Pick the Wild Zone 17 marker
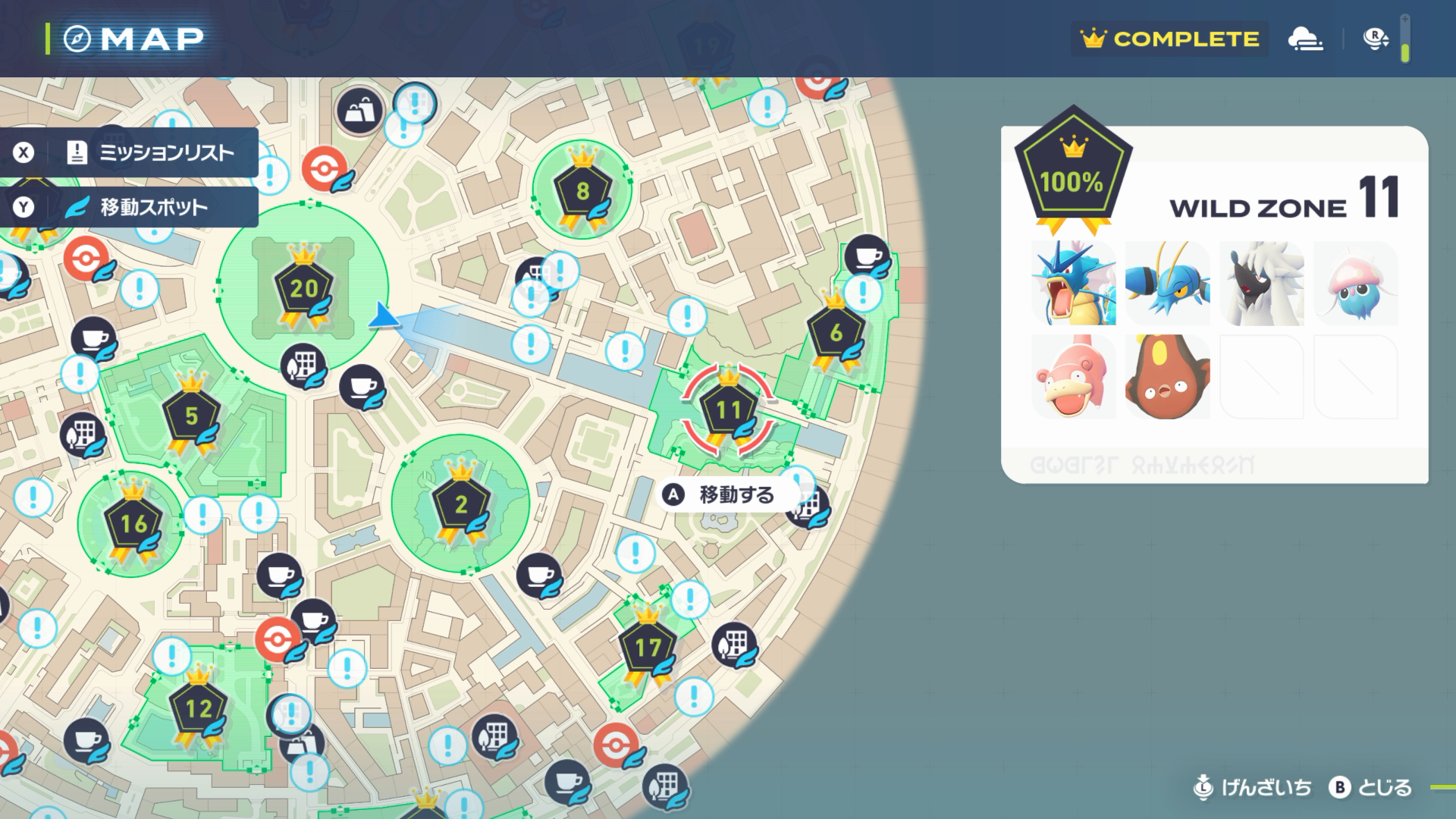This screenshot has height=819, width=1456. [x=648, y=648]
